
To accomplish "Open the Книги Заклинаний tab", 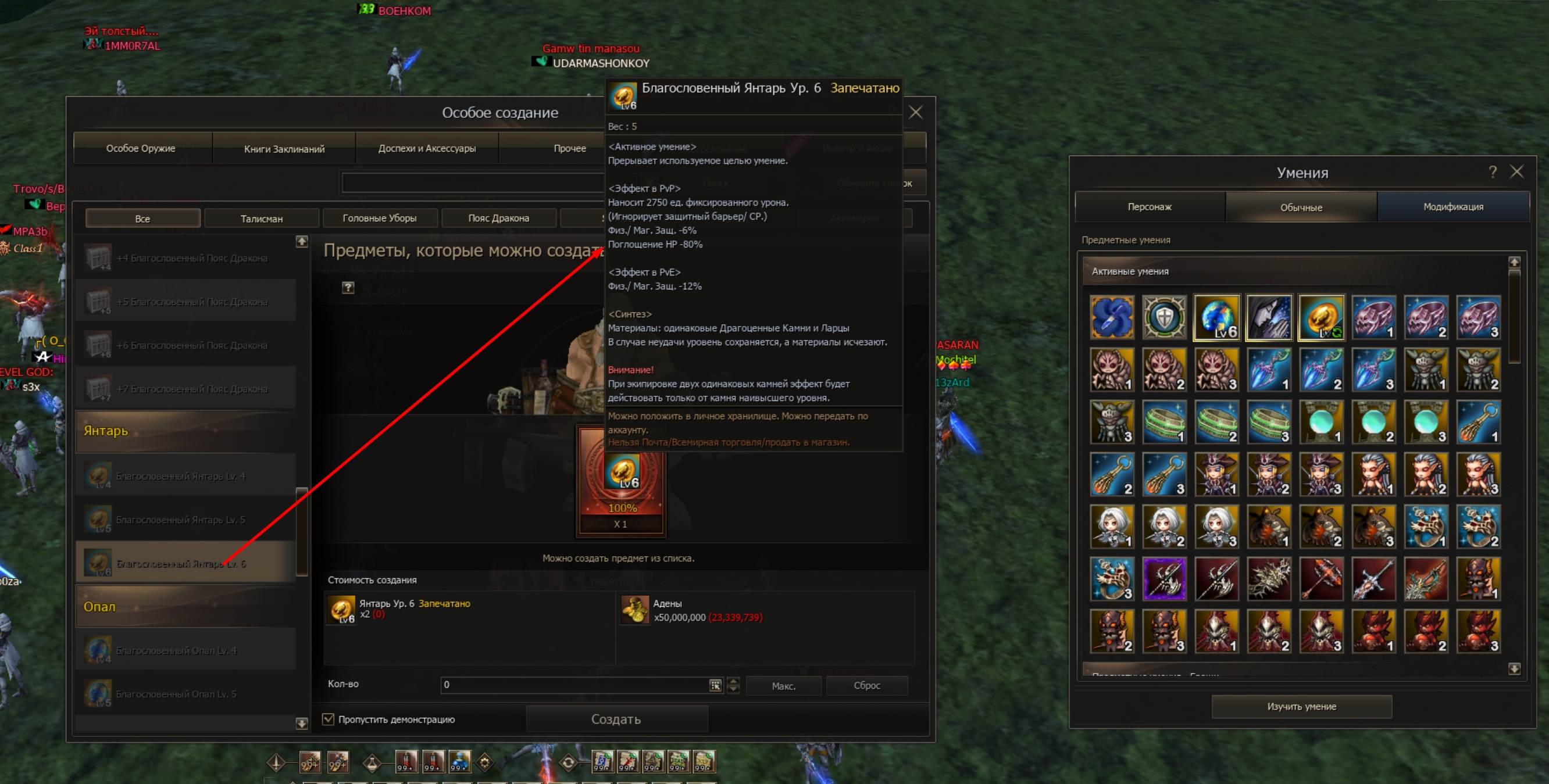I will click(x=284, y=149).
